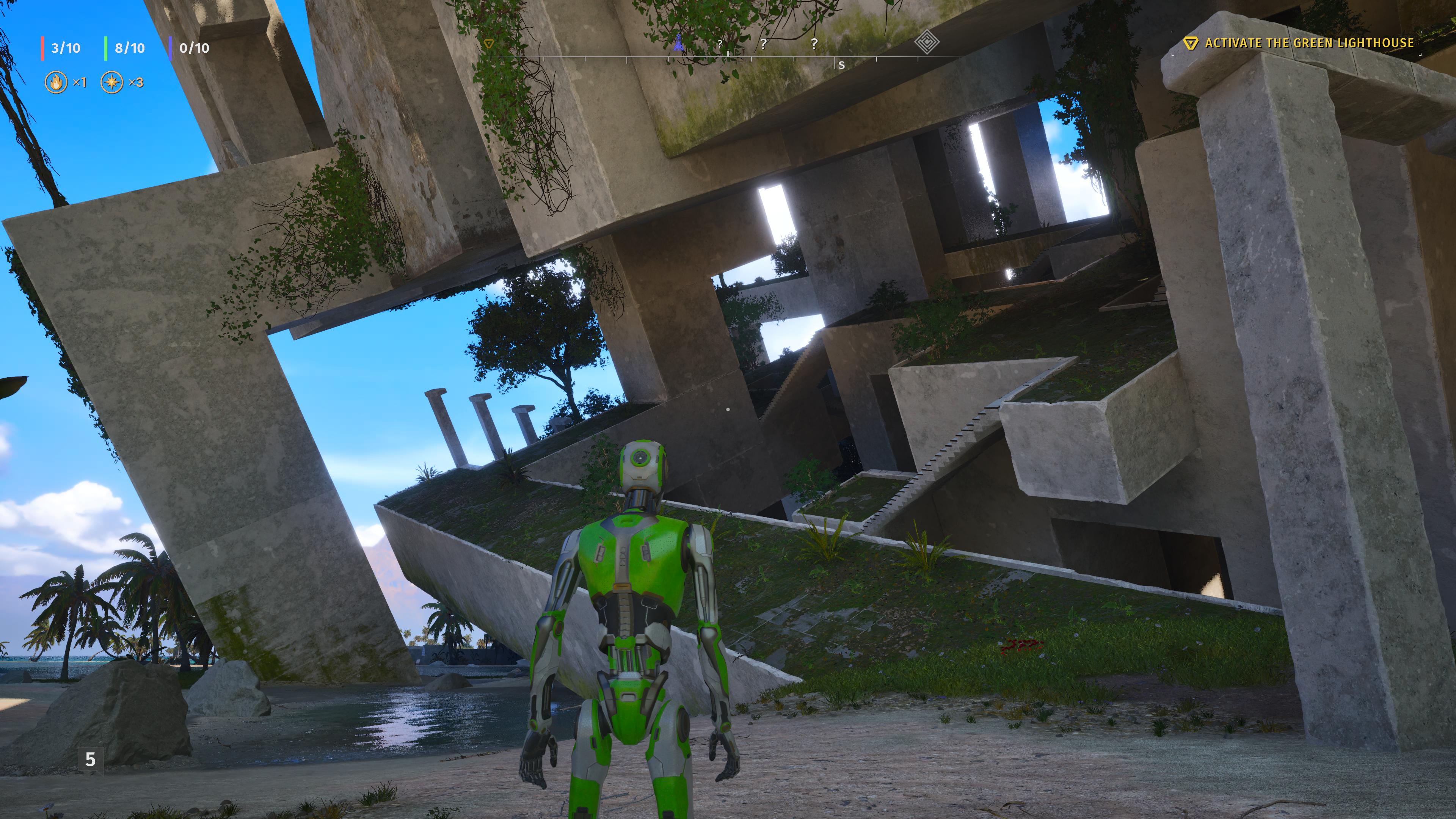Click the yellow objective triangle beside the mission text
Viewport: 1456px width, 819px height.
[1191, 42]
